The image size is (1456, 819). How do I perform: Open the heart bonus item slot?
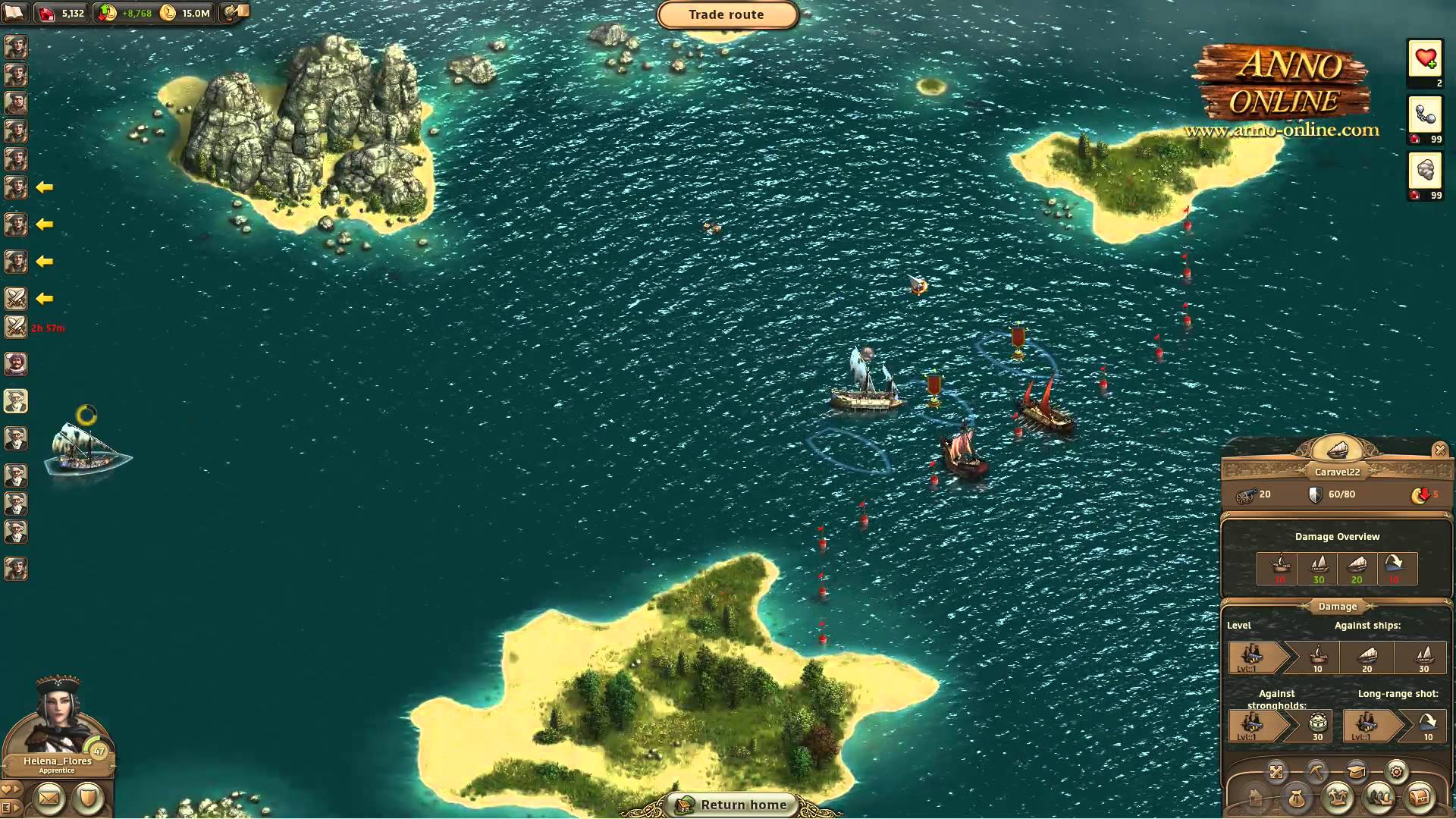[x=1425, y=58]
